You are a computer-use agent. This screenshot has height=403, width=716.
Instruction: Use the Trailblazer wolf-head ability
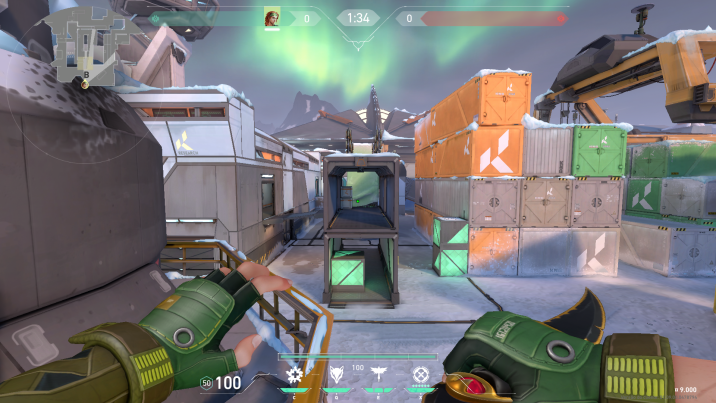(x=337, y=375)
